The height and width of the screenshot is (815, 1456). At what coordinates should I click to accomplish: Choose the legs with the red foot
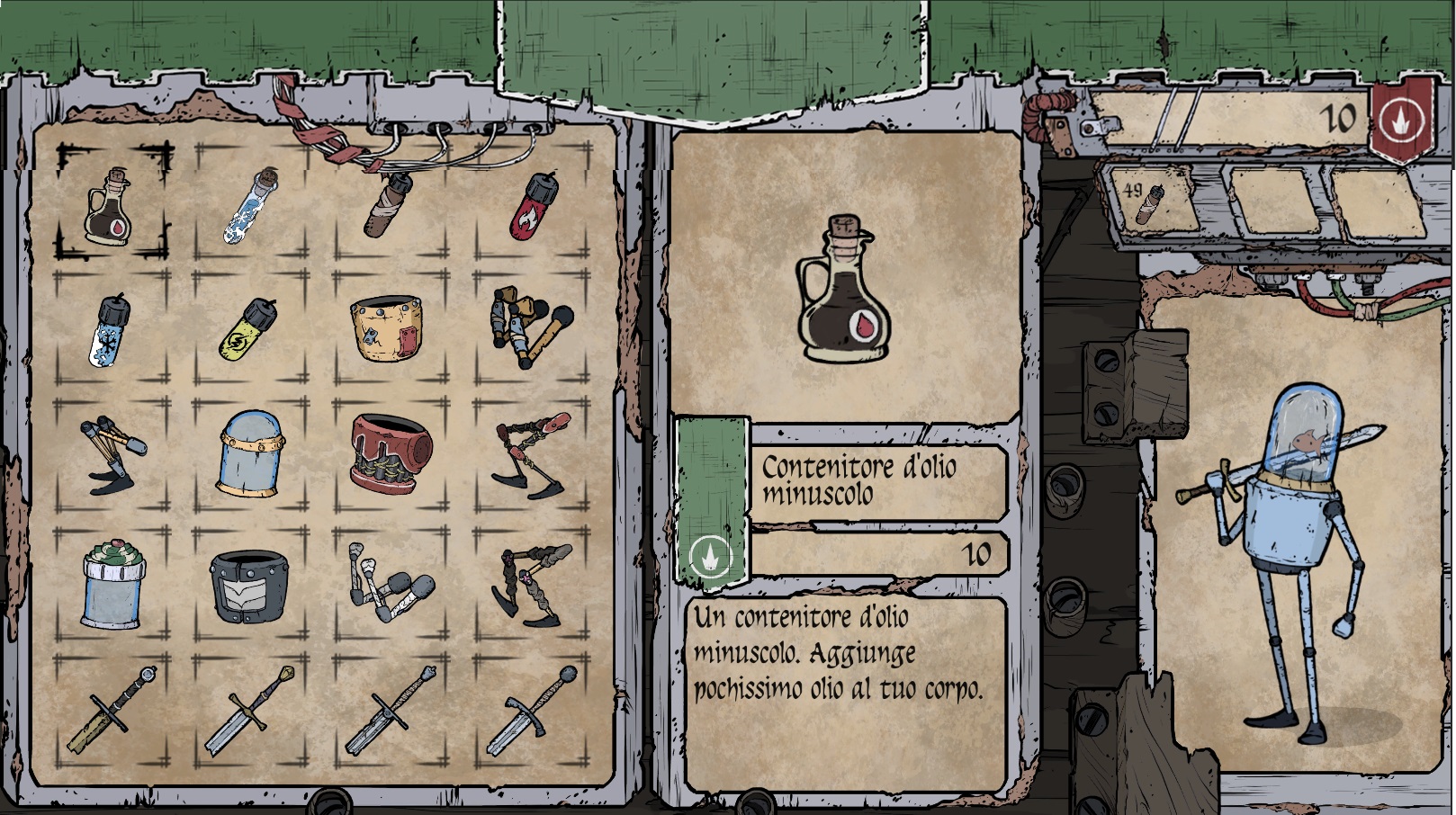pyautogui.click(x=531, y=455)
